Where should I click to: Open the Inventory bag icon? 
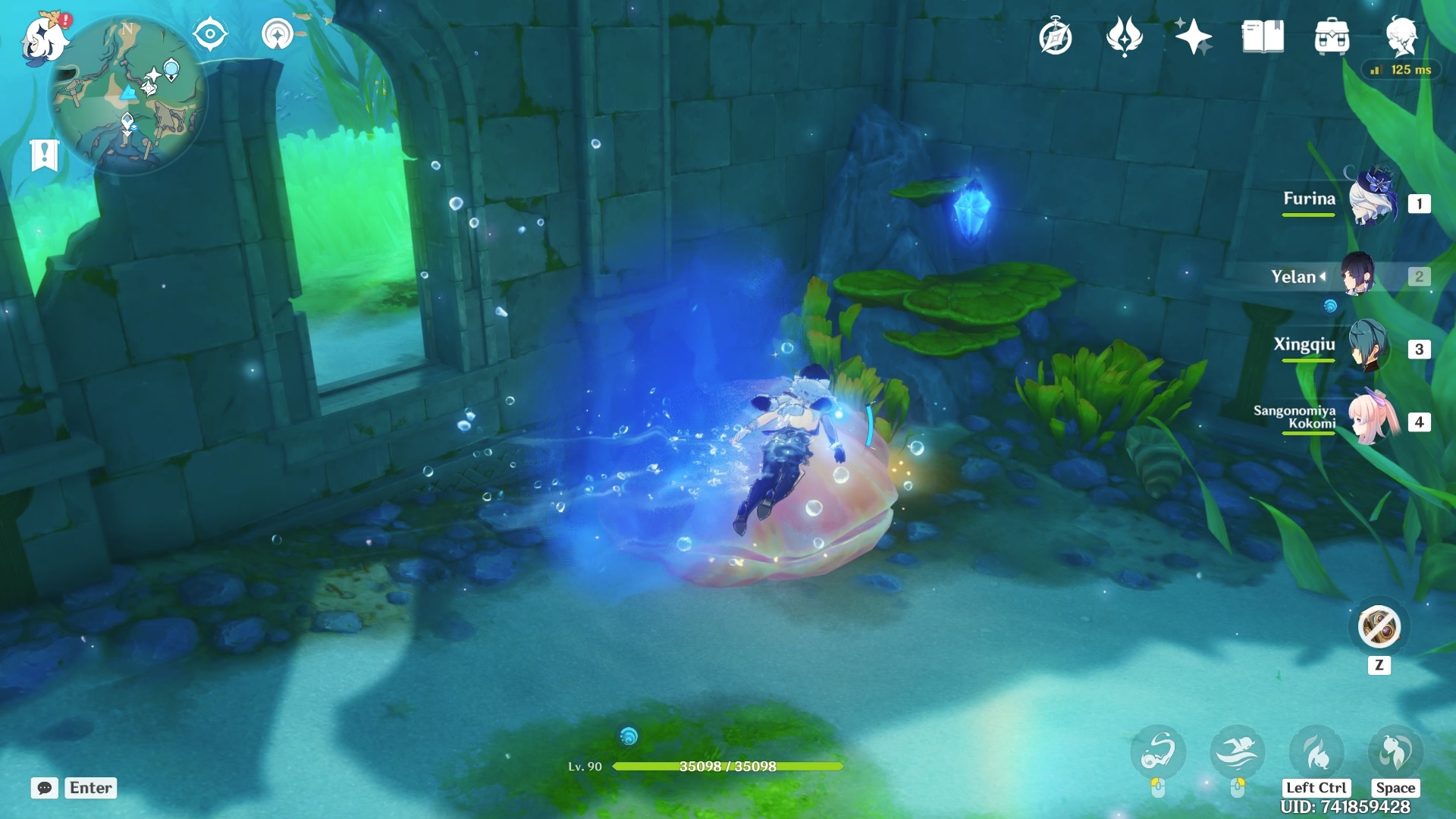coord(1332,35)
